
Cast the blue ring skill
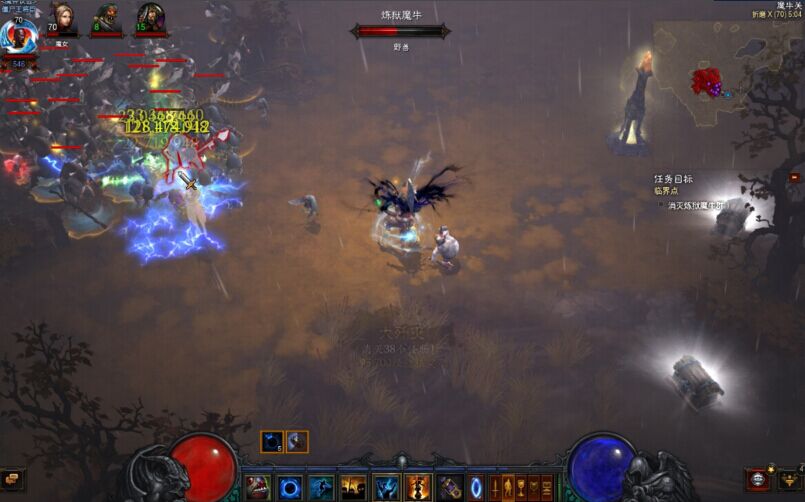point(290,487)
